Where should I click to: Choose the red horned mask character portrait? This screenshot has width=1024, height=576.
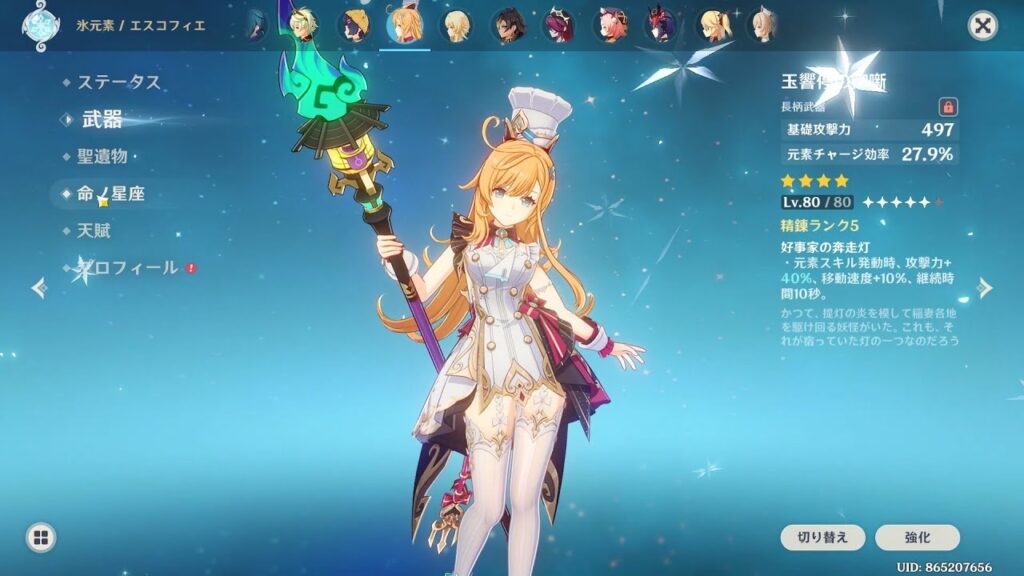pyautogui.click(x=660, y=26)
